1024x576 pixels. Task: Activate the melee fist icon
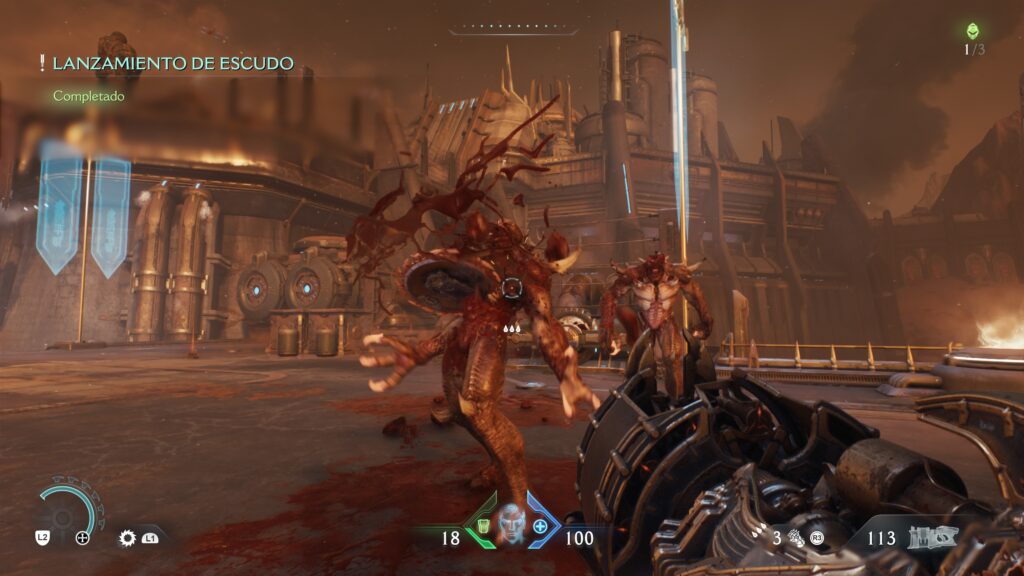[x=795, y=538]
